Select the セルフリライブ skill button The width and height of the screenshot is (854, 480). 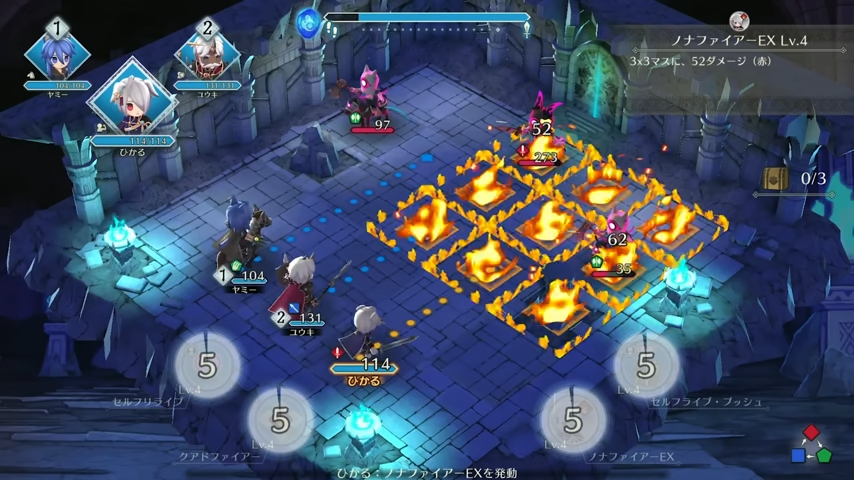[x=208, y=364]
